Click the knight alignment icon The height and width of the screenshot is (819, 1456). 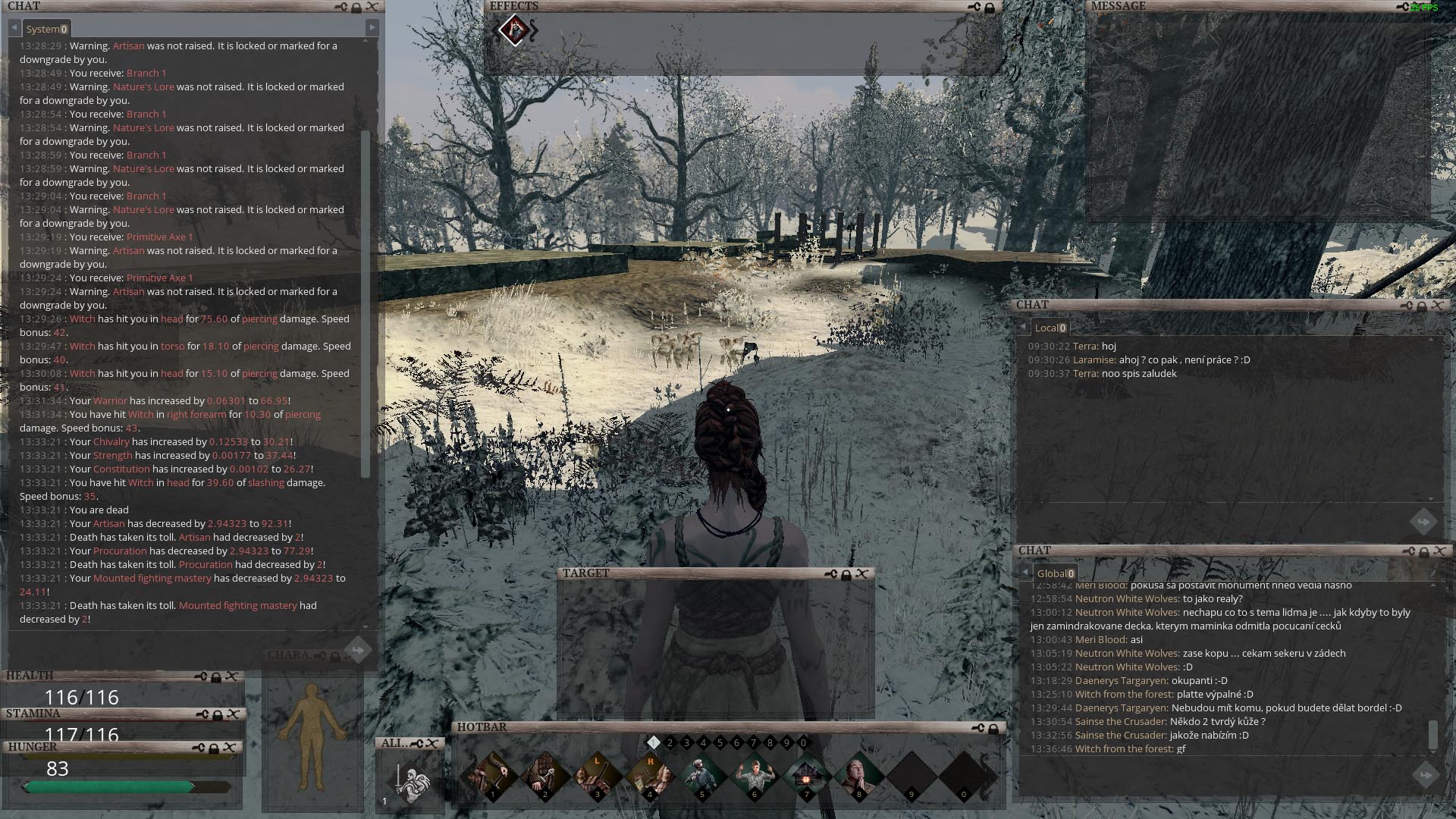click(x=410, y=783)
